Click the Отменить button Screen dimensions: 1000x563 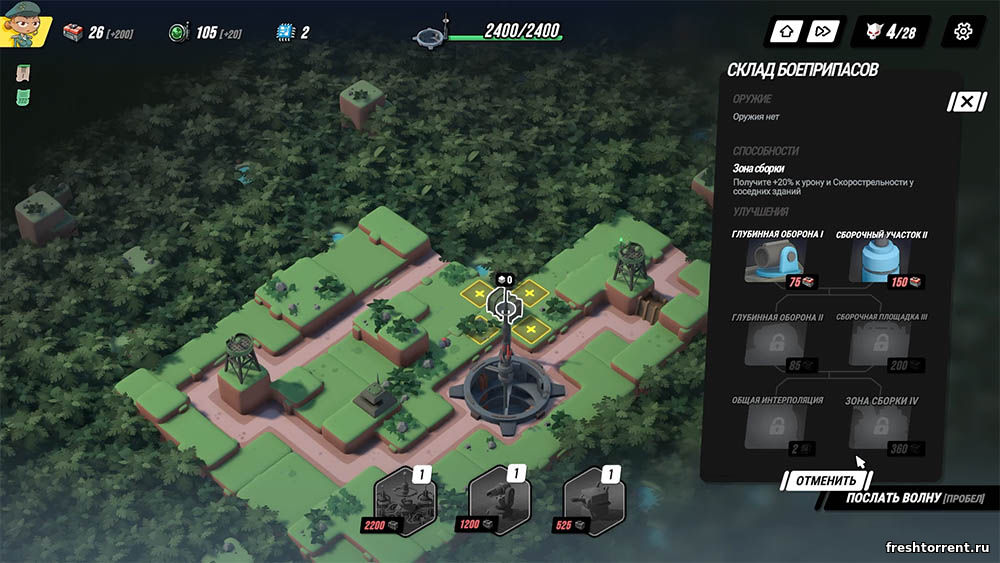tap(826, 480)
